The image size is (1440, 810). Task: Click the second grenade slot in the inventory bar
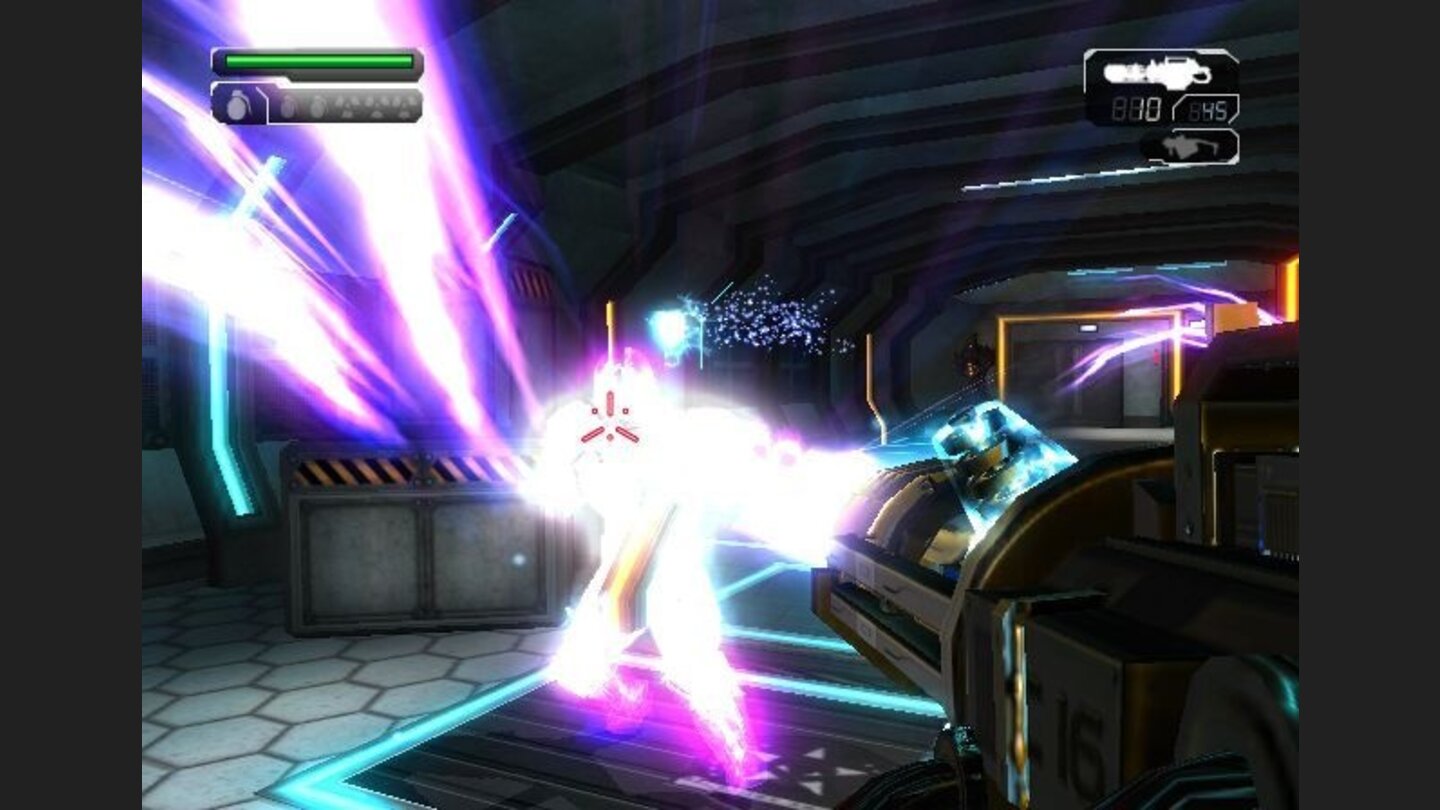click(x=290, y=105)
